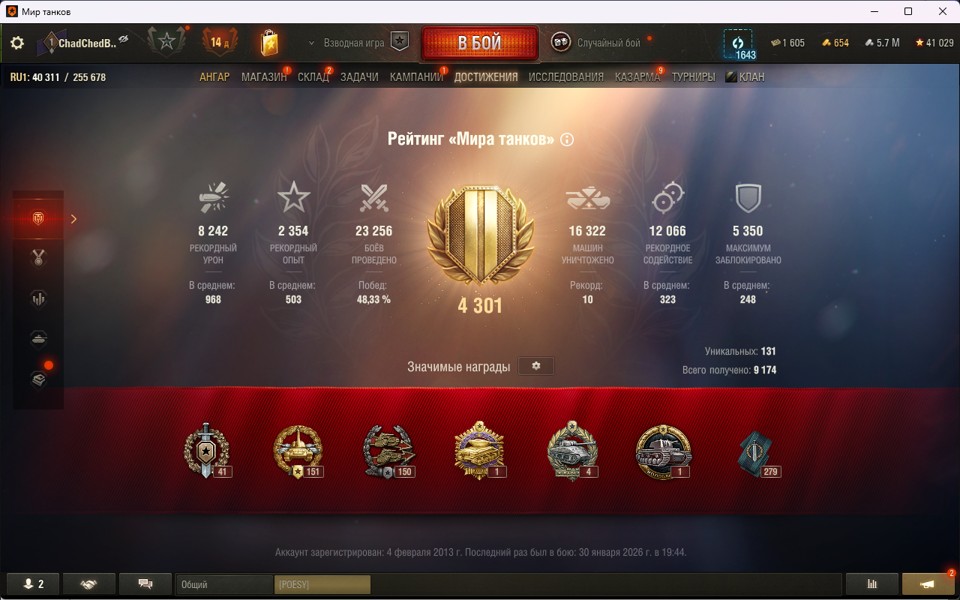Open the «МАГАЗИН» store tab
This screenshot has height=600, width=960.
(x=264, y=77)
